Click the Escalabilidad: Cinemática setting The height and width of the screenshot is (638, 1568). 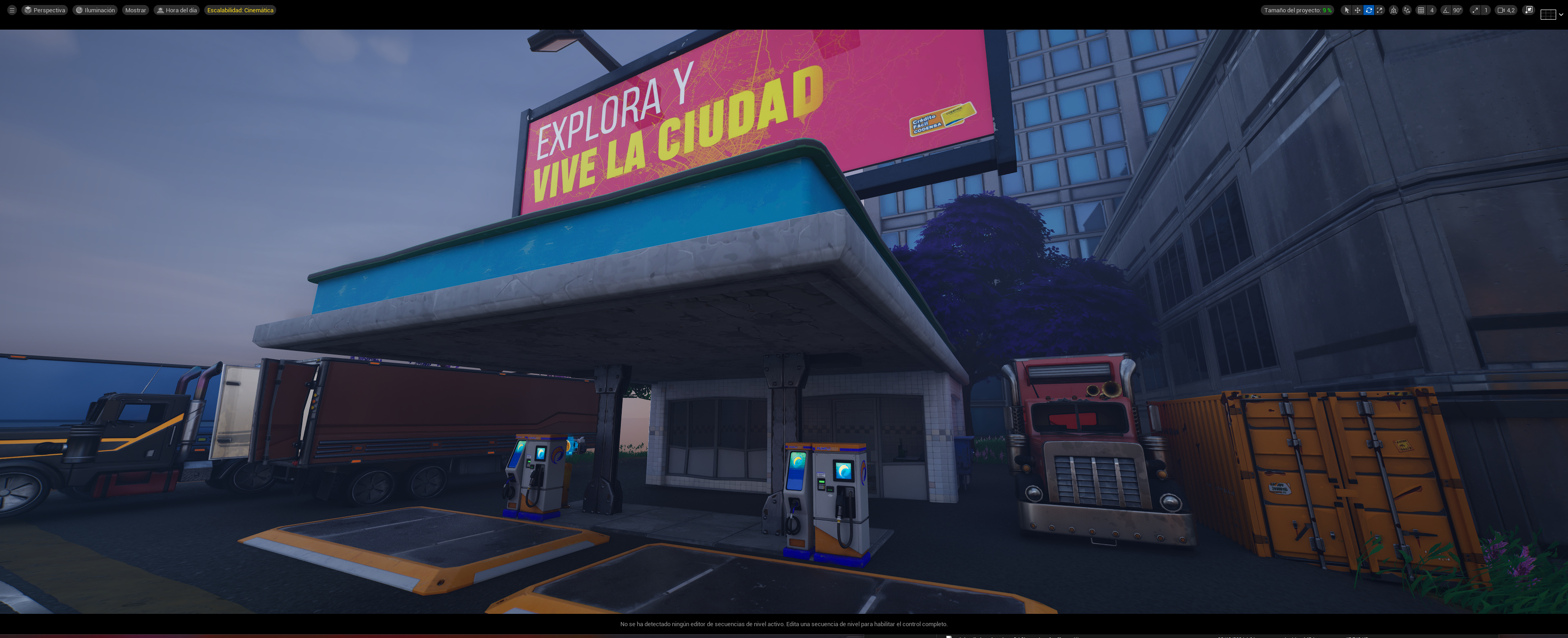(x=240, y=10)
